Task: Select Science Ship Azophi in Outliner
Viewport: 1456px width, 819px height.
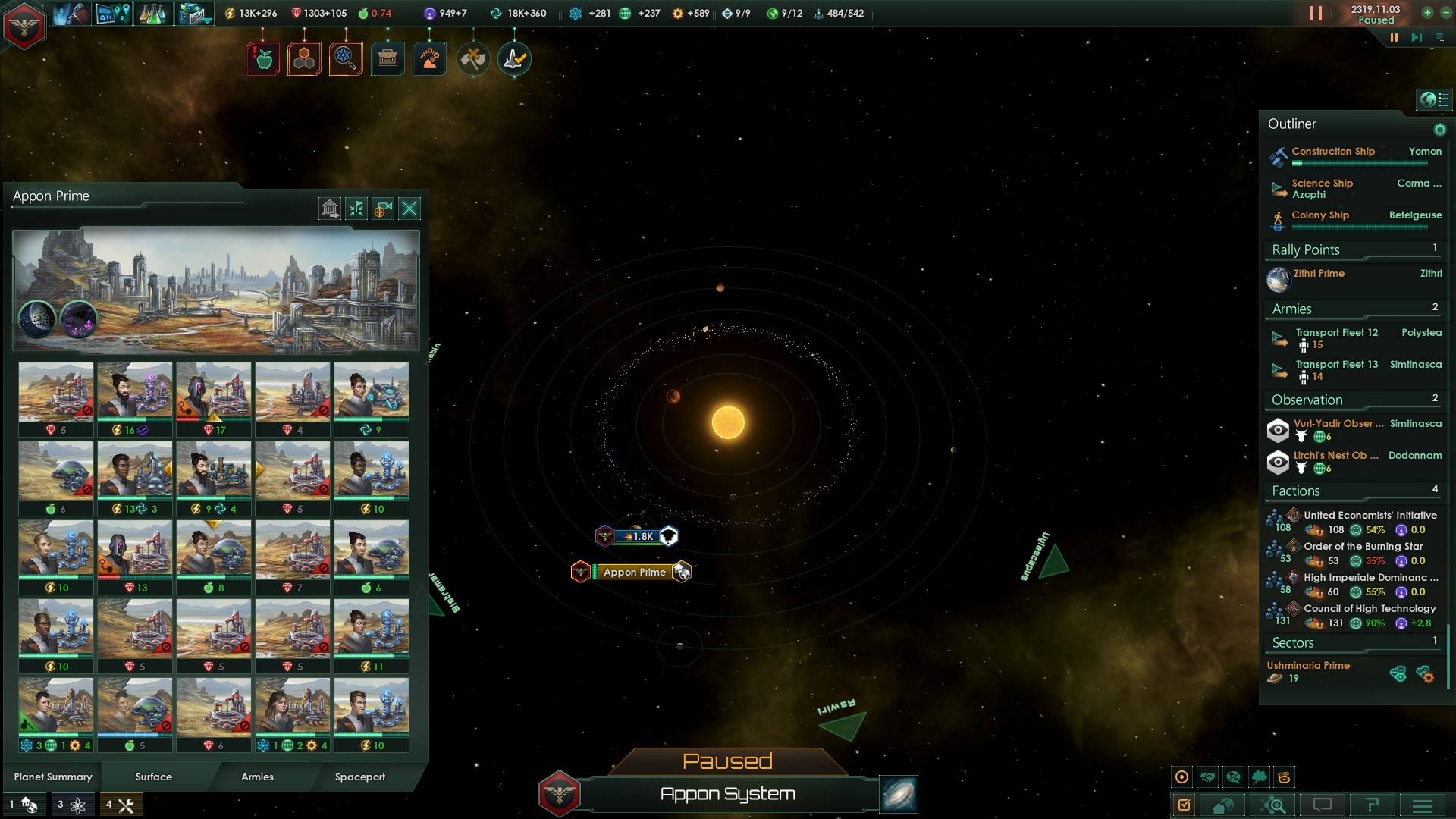Action: [1322, 189]
